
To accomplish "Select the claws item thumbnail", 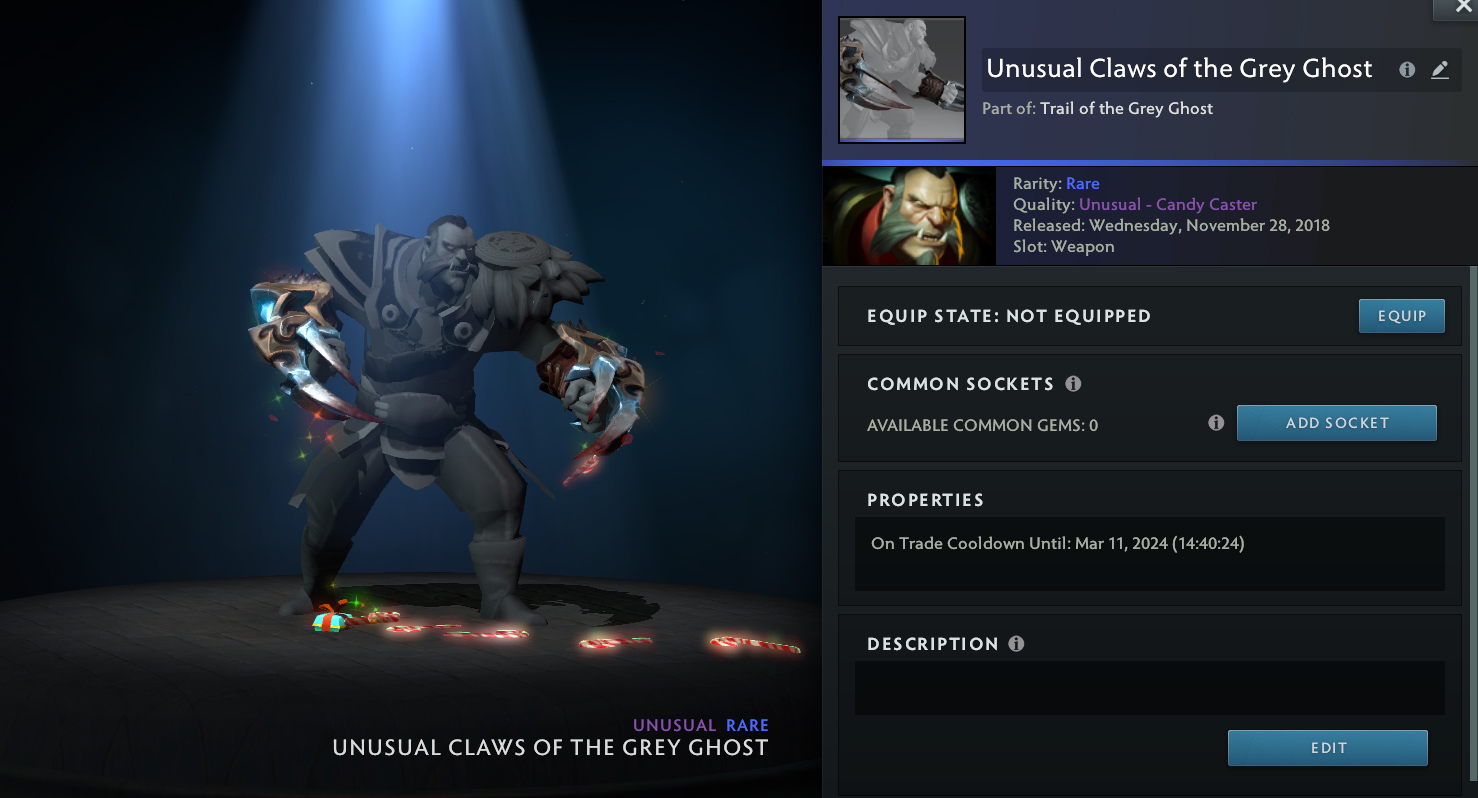I will coord(901,80).
